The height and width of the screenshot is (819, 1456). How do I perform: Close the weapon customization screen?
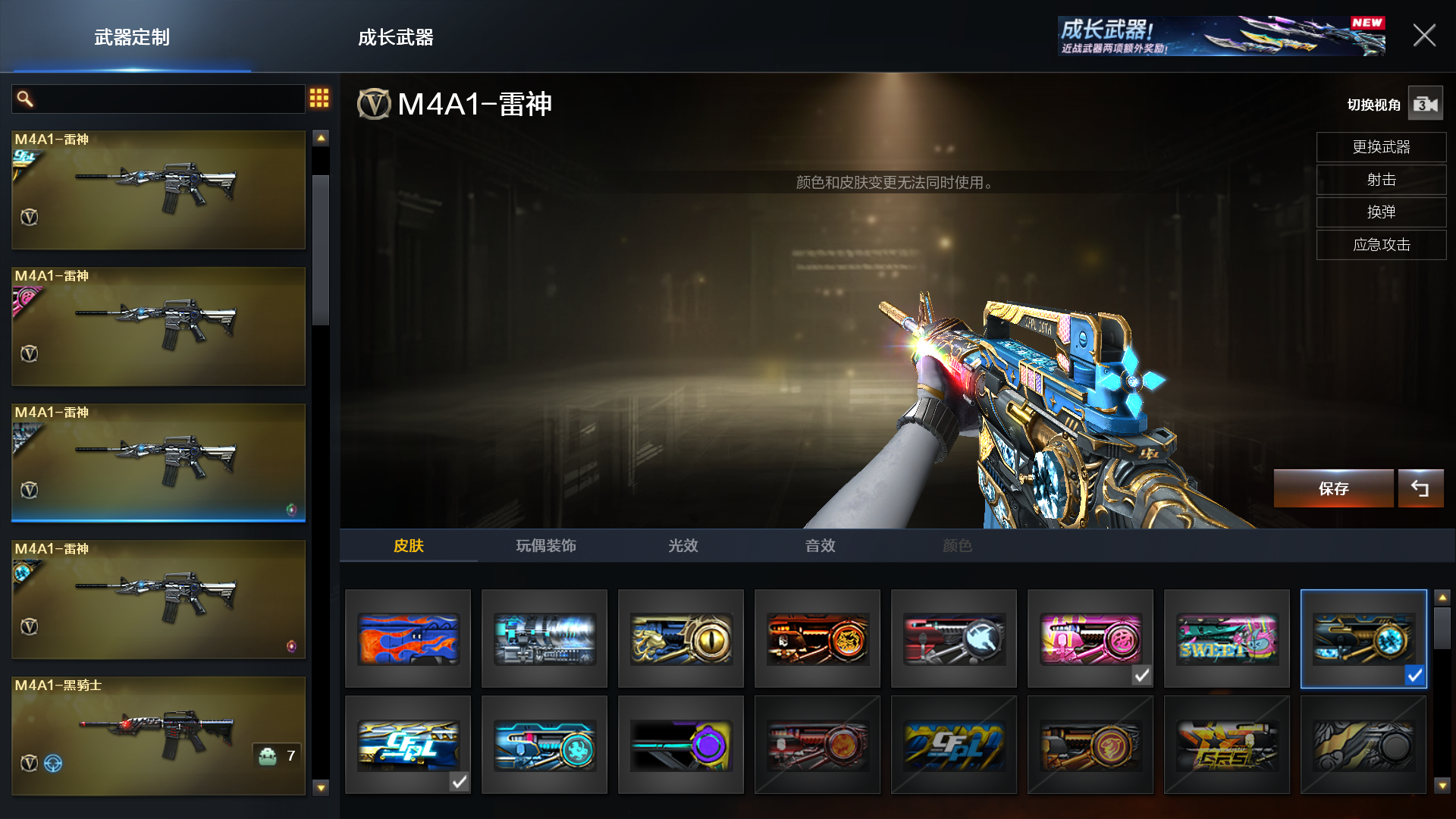click(1423, 36)
